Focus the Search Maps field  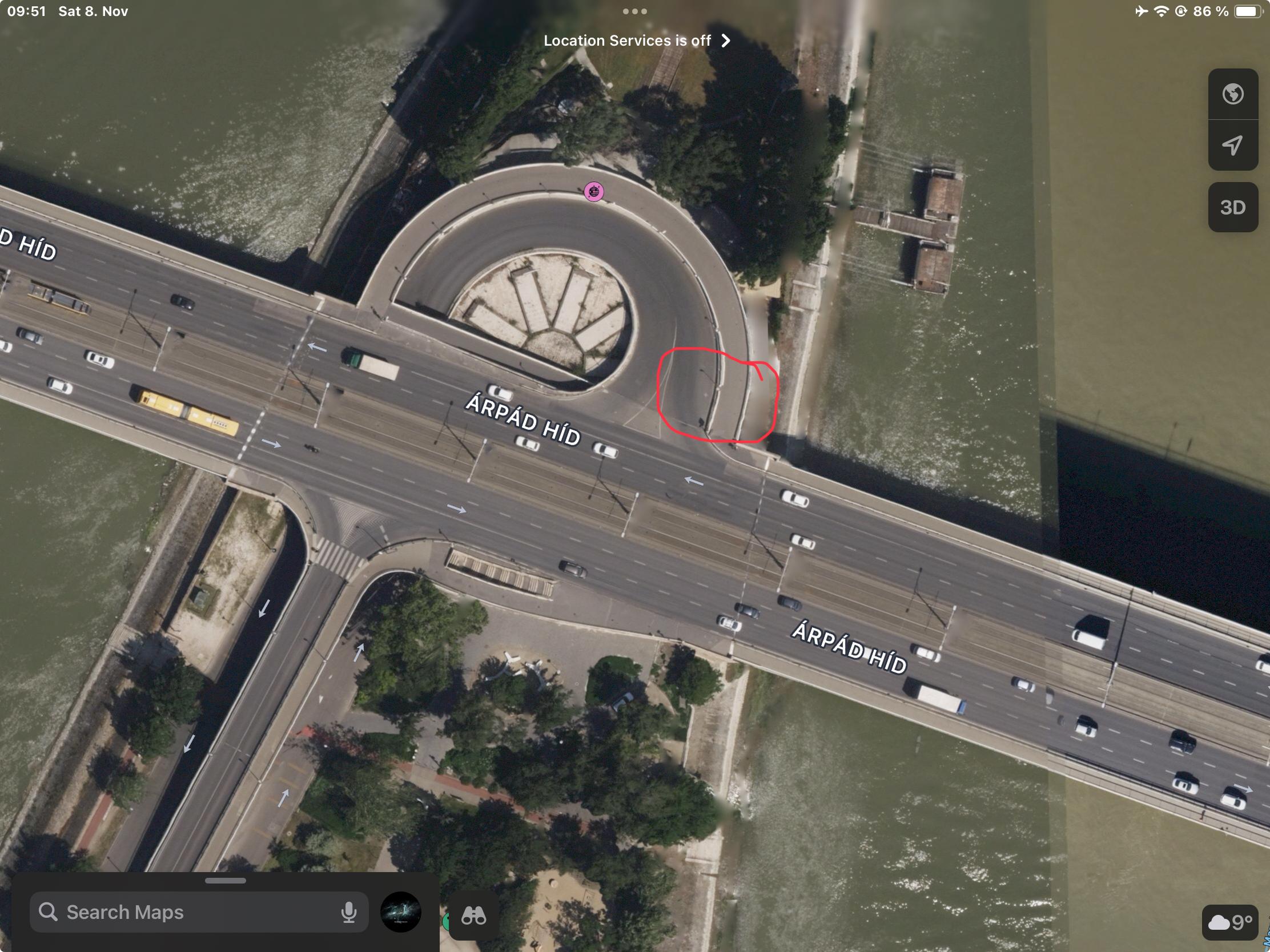point(190,912)
